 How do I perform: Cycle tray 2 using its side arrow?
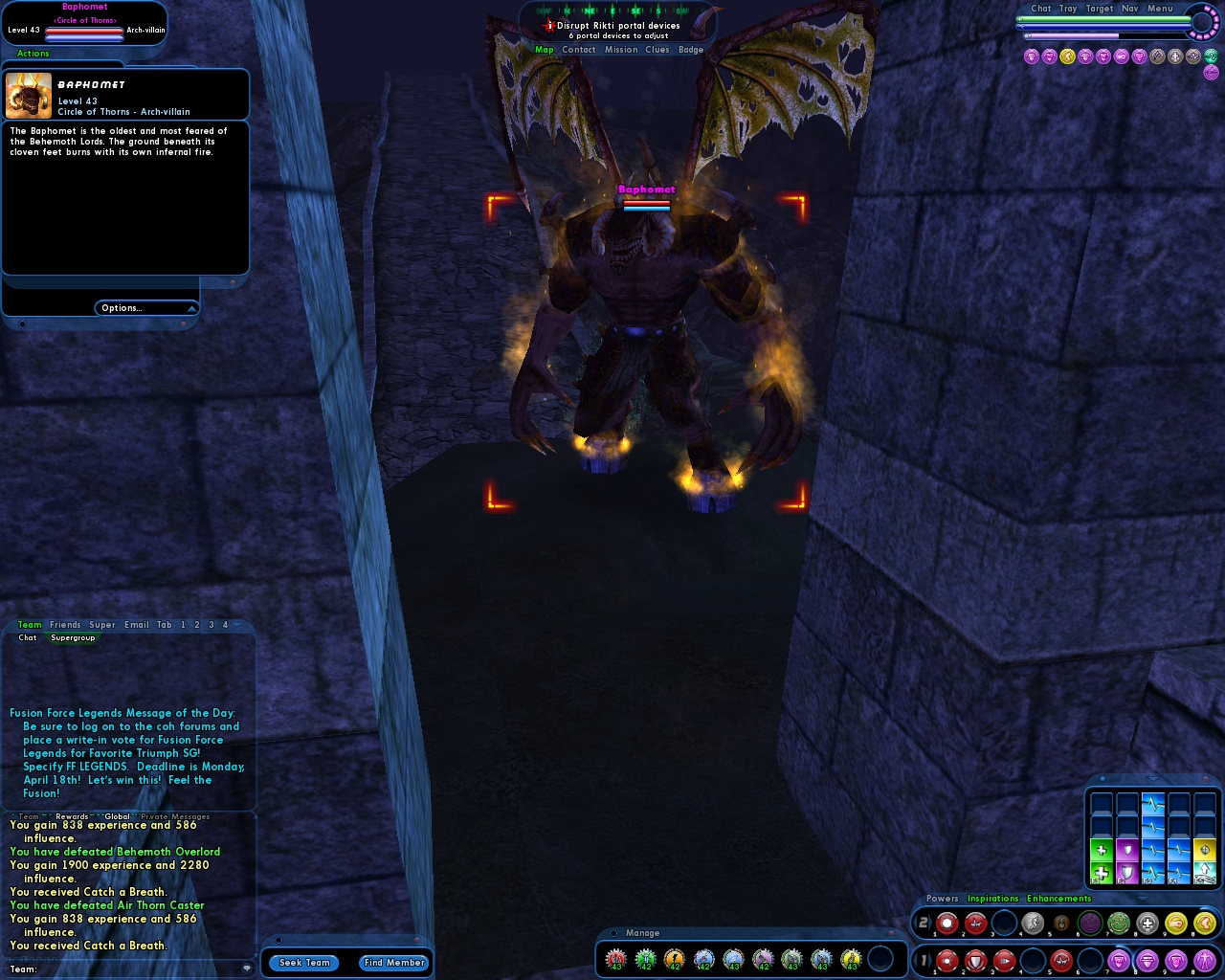(932, 922)
